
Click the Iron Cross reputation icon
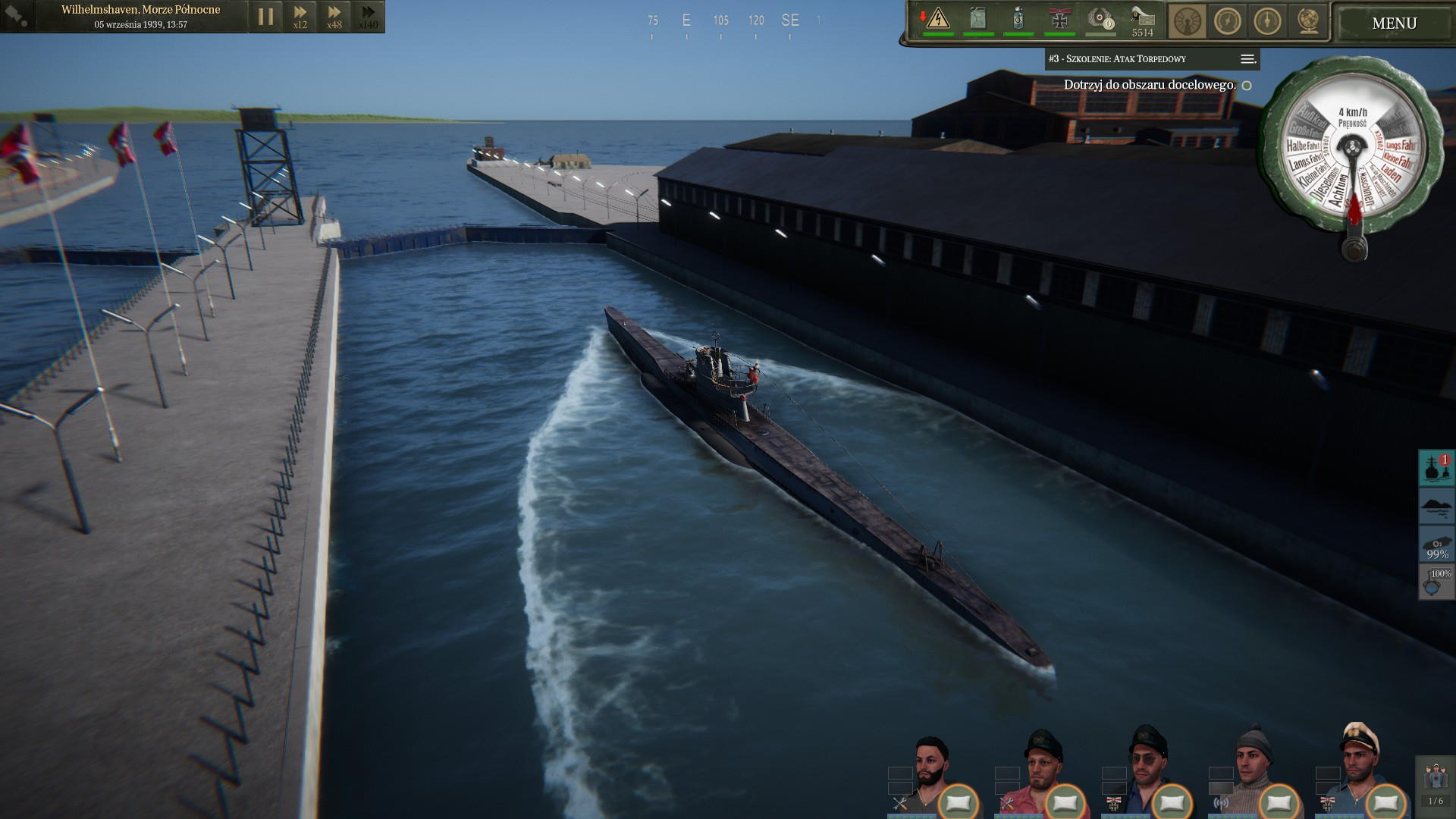coord(1059,18)
